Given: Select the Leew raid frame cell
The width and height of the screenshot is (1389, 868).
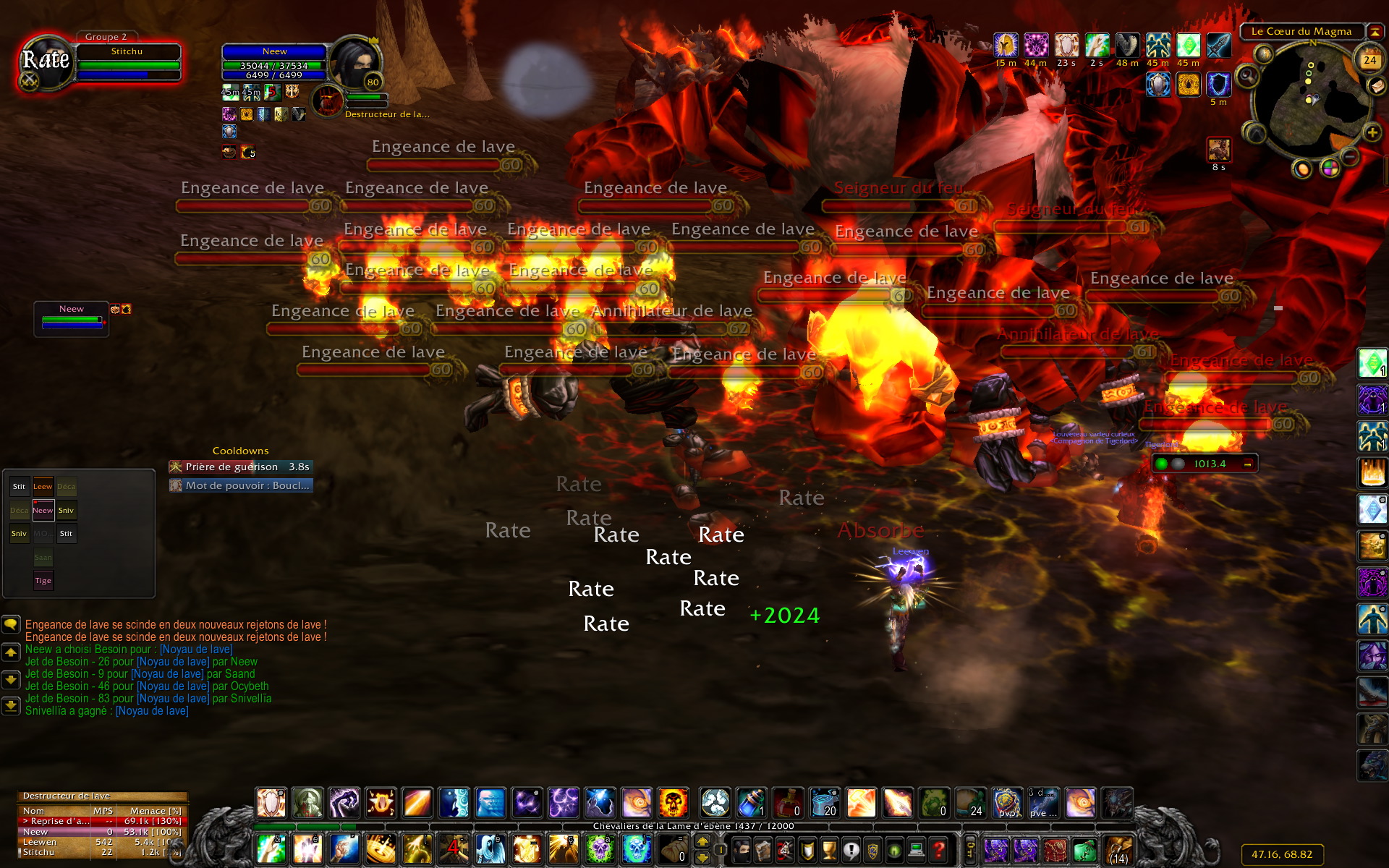Looking at the screenshot, I should click(43, 487).
